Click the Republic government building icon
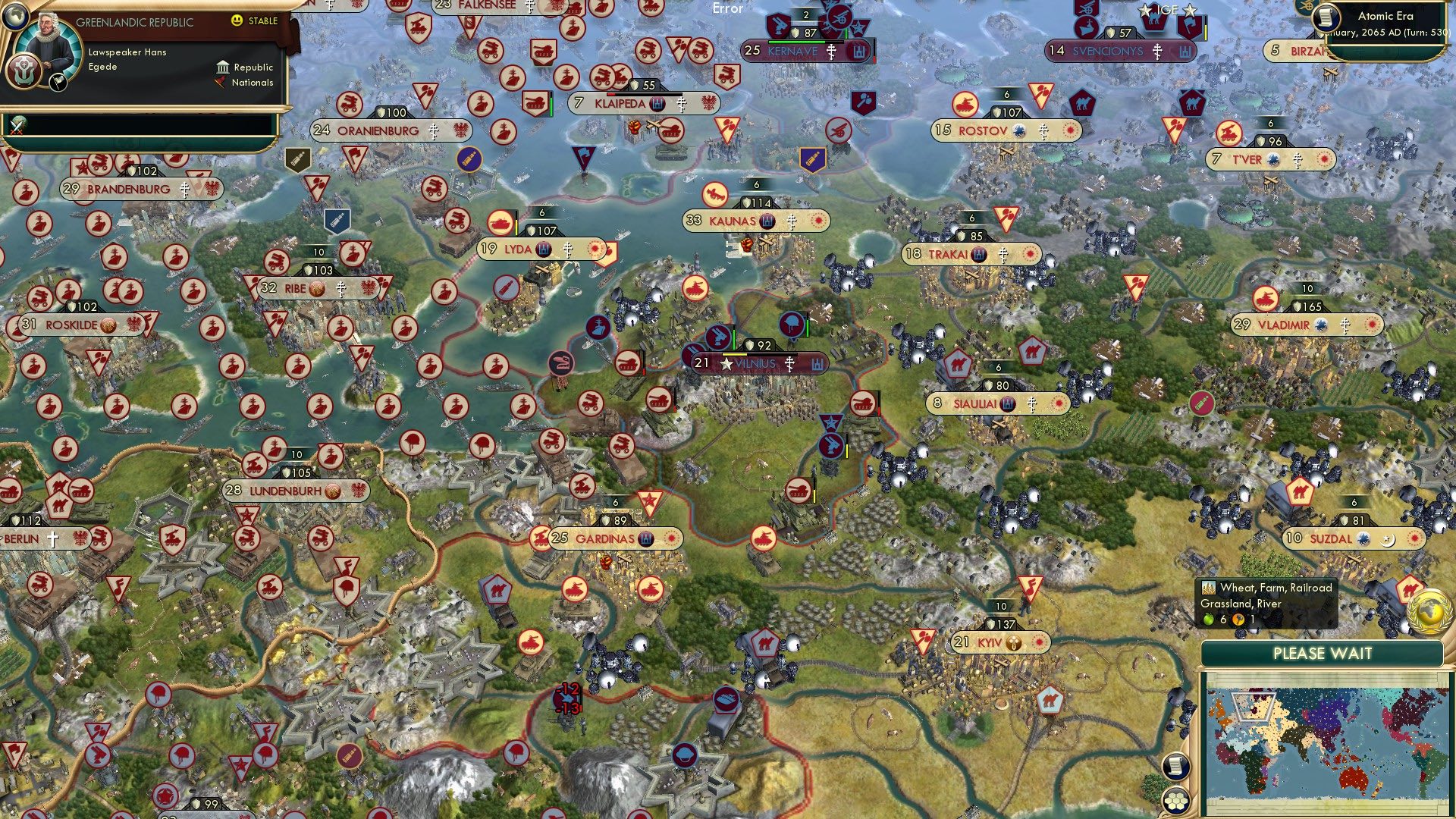 coord(224,68)
